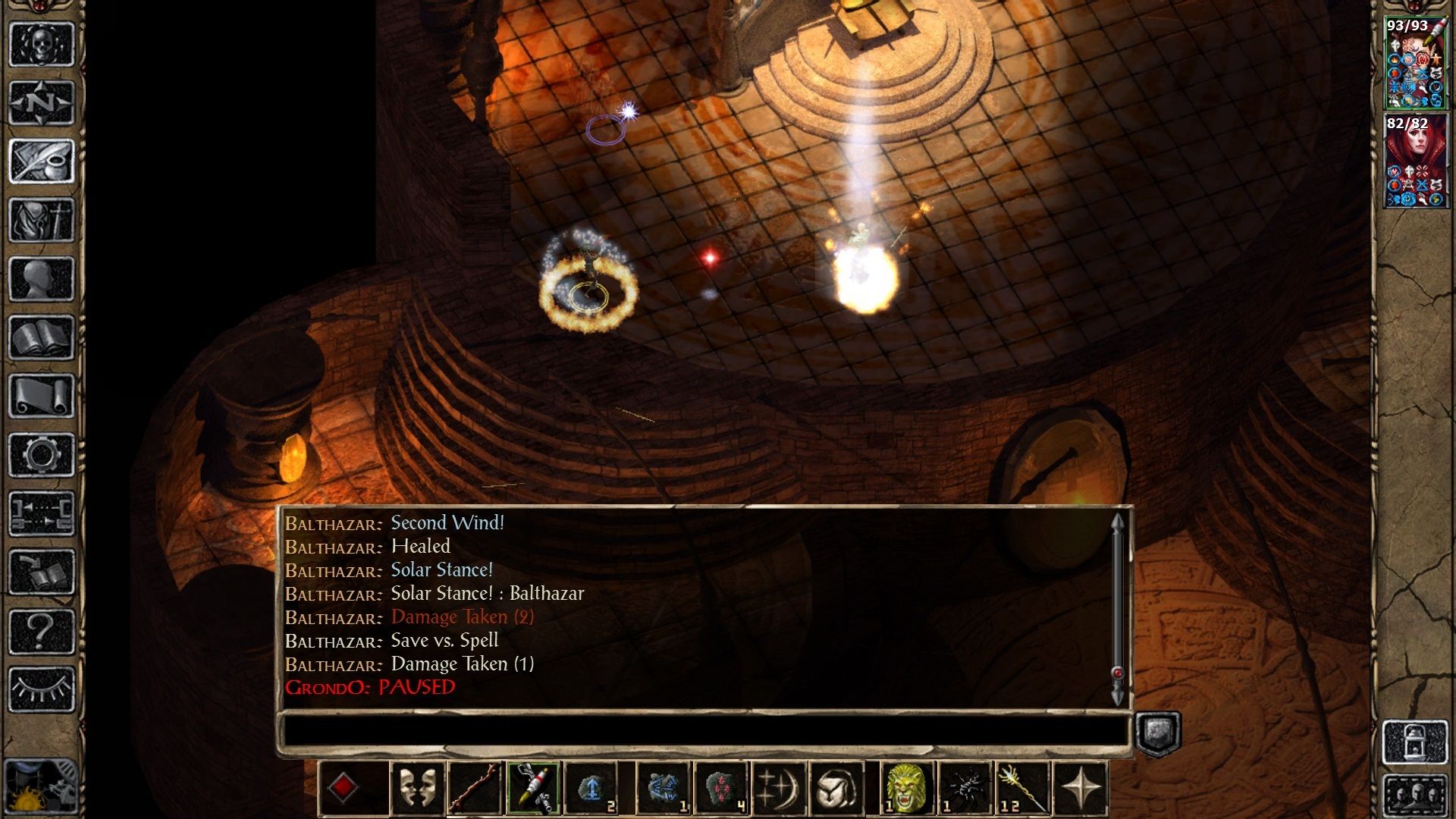Select the red-haired portrait with 82/82 HP
Screen dimensions: 1456x819
(x=1415, y=162)
